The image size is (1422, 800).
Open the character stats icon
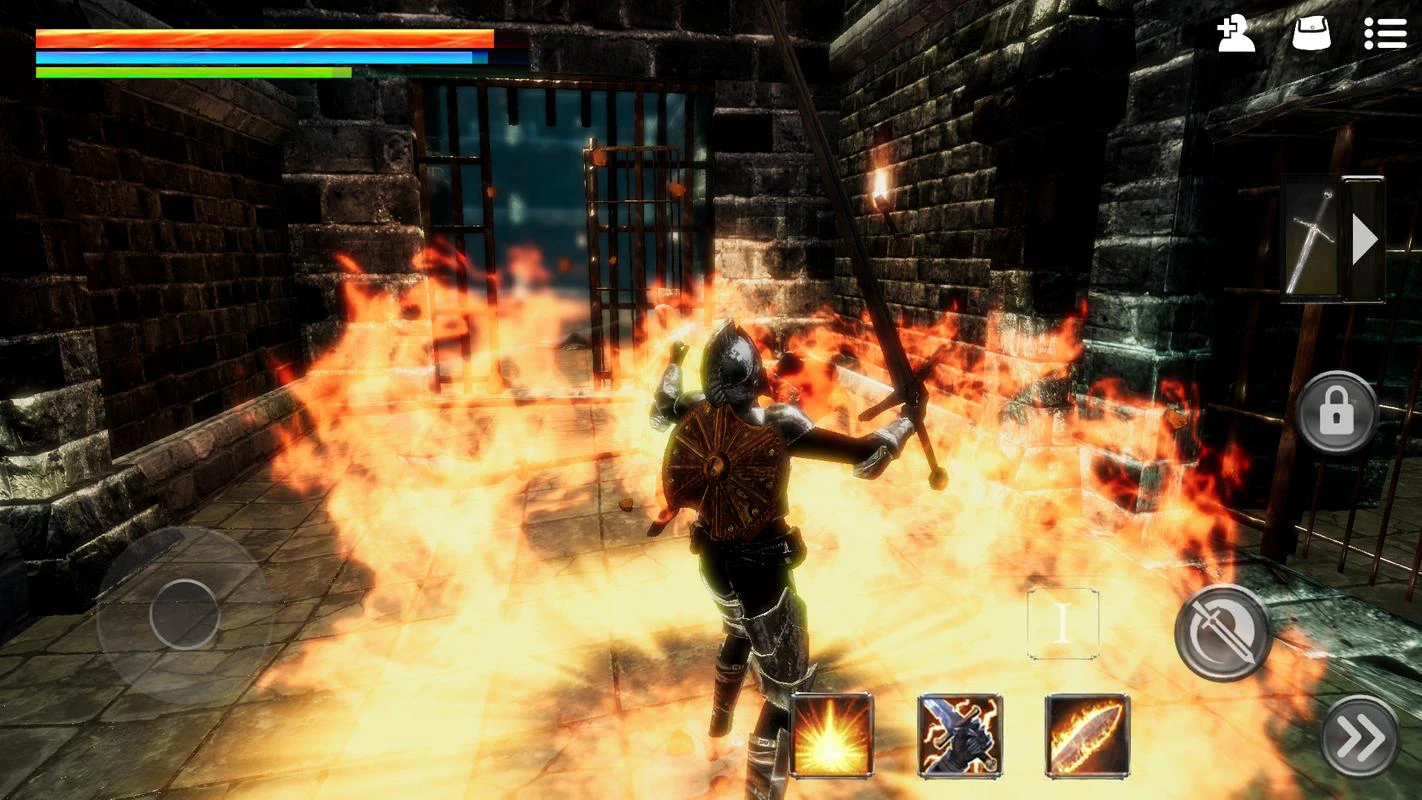click(x=1236, y=33)
